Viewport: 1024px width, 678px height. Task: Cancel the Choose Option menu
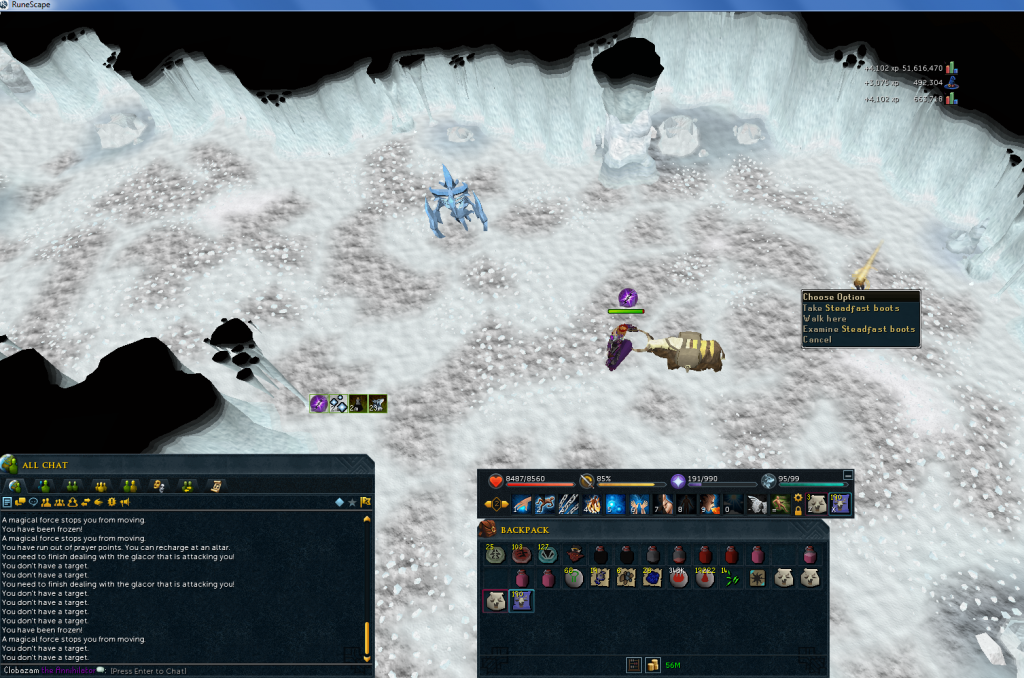817,340
